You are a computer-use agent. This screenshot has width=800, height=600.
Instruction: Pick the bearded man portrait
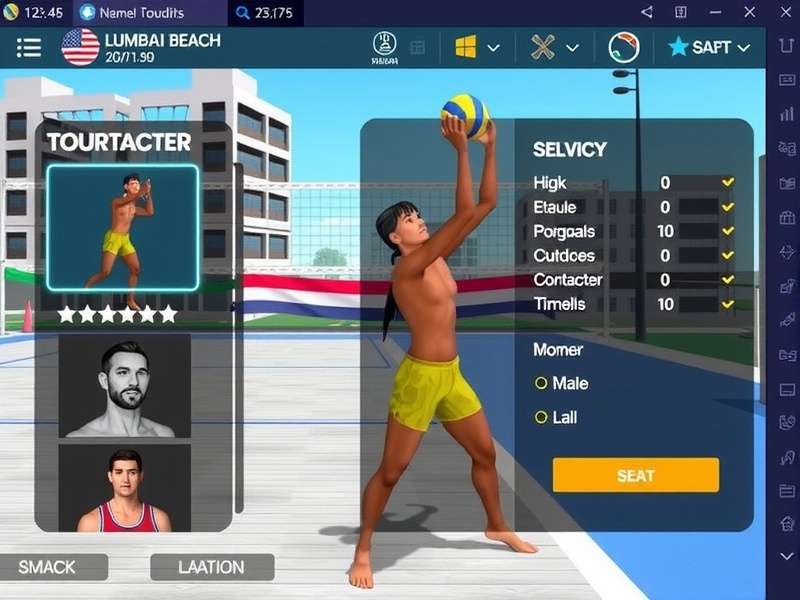click(125, 387)
